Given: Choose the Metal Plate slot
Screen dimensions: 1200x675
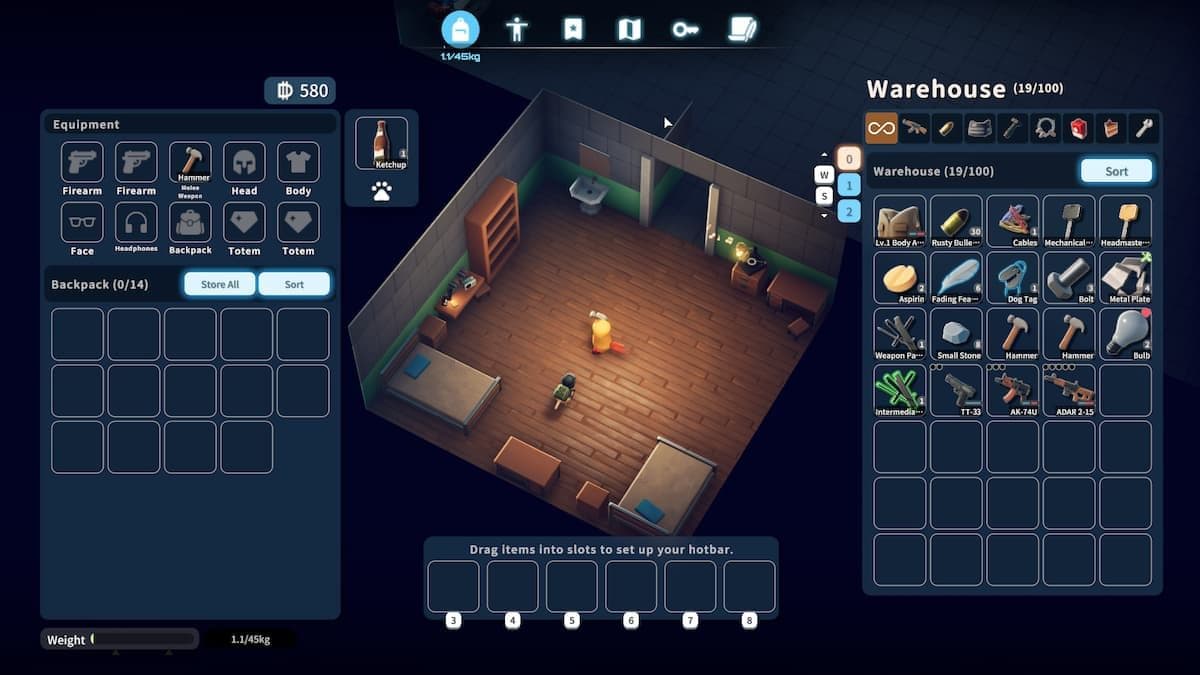Looking at the screenshot, I should coord(1125,277).
